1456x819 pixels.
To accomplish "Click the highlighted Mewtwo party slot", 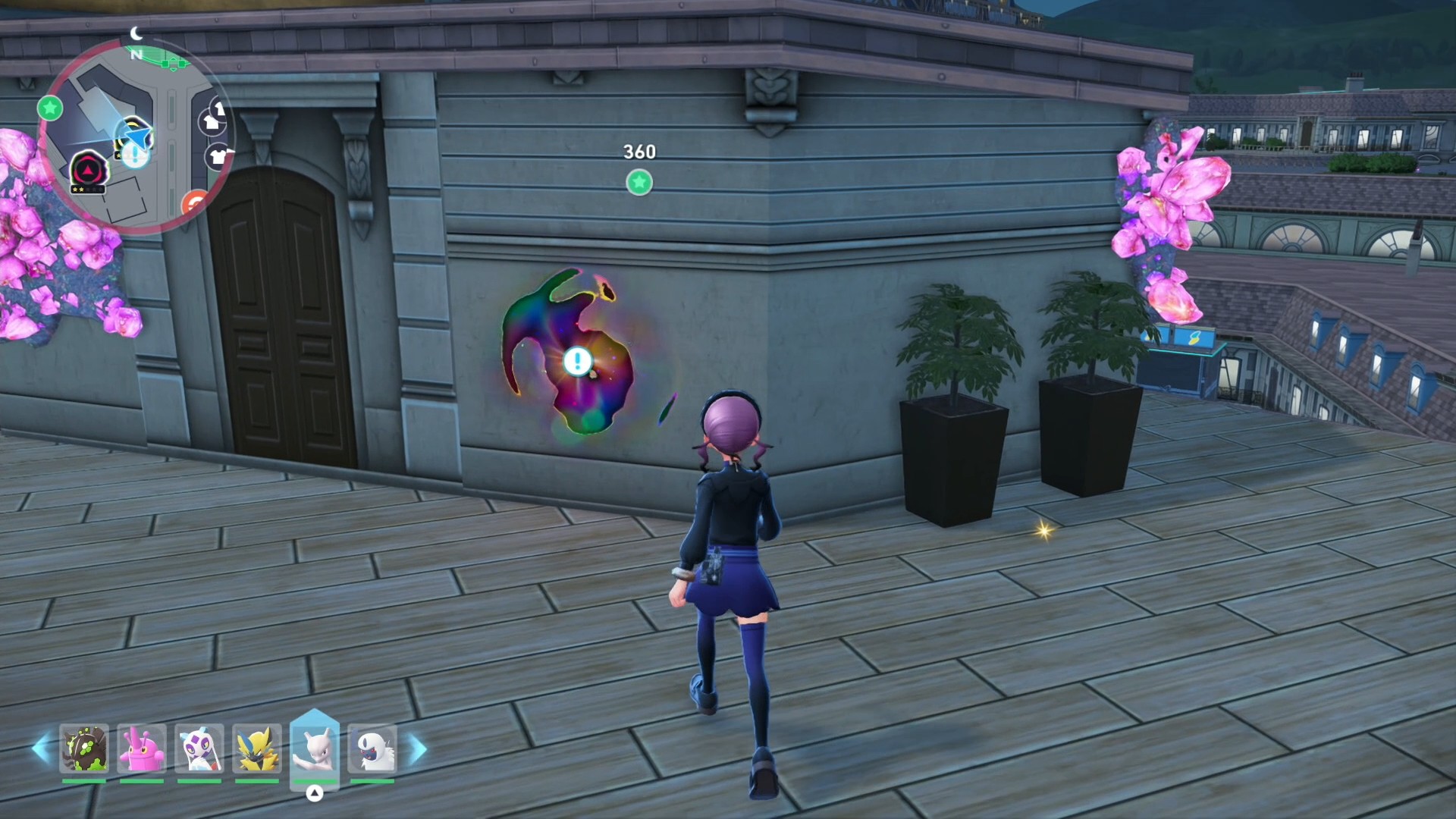I will tap(315, 748).
